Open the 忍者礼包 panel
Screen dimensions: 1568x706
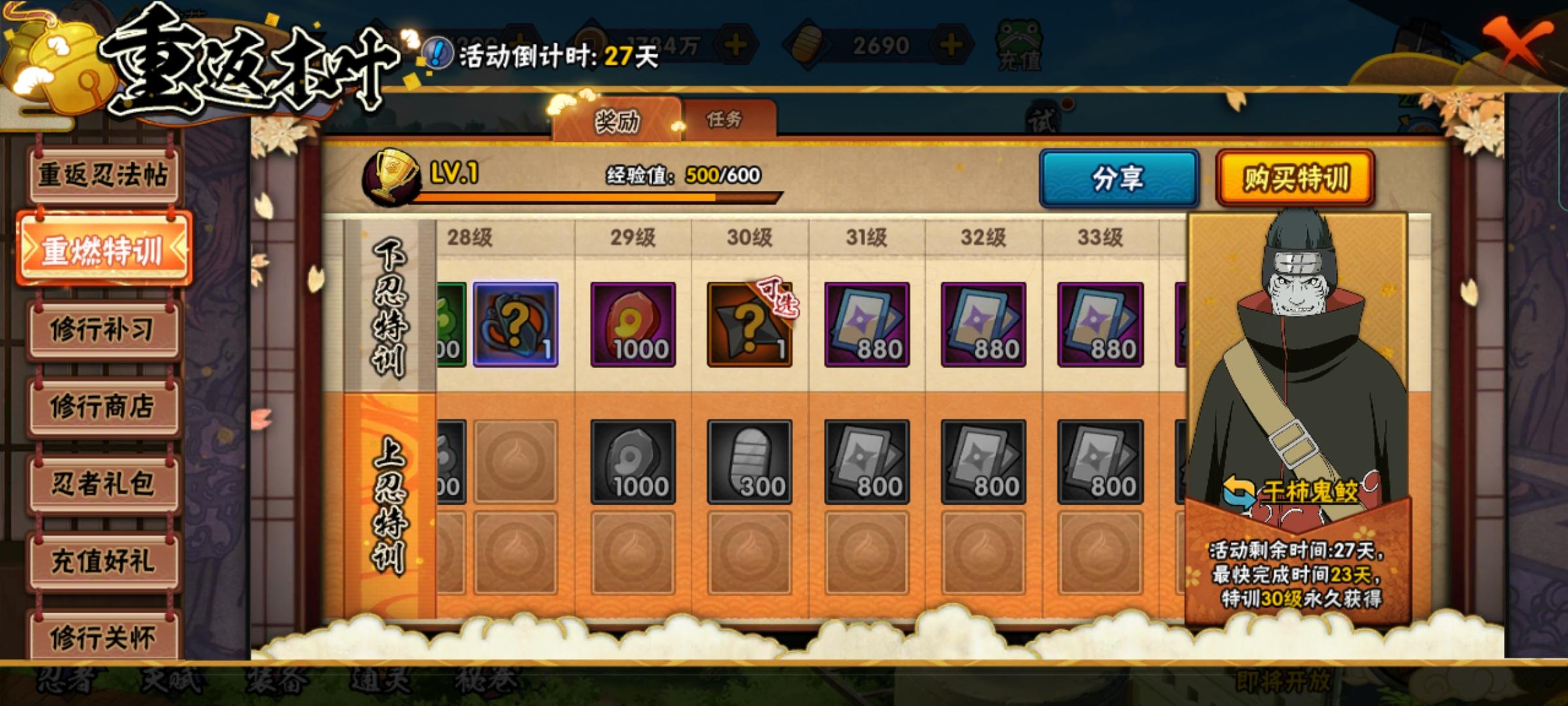point(105,484)
